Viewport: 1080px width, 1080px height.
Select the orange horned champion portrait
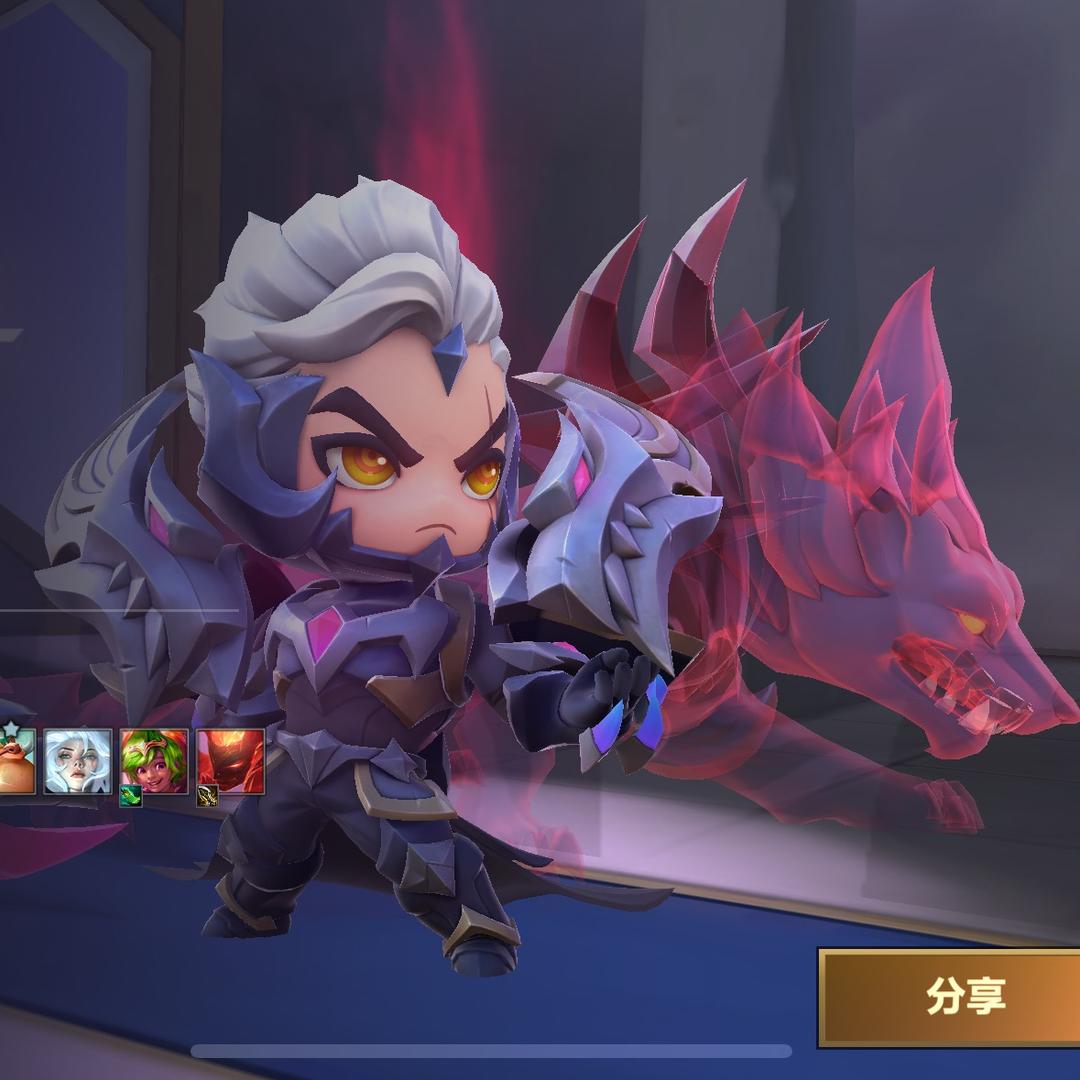pyautogui.click(x=15, y=761)
